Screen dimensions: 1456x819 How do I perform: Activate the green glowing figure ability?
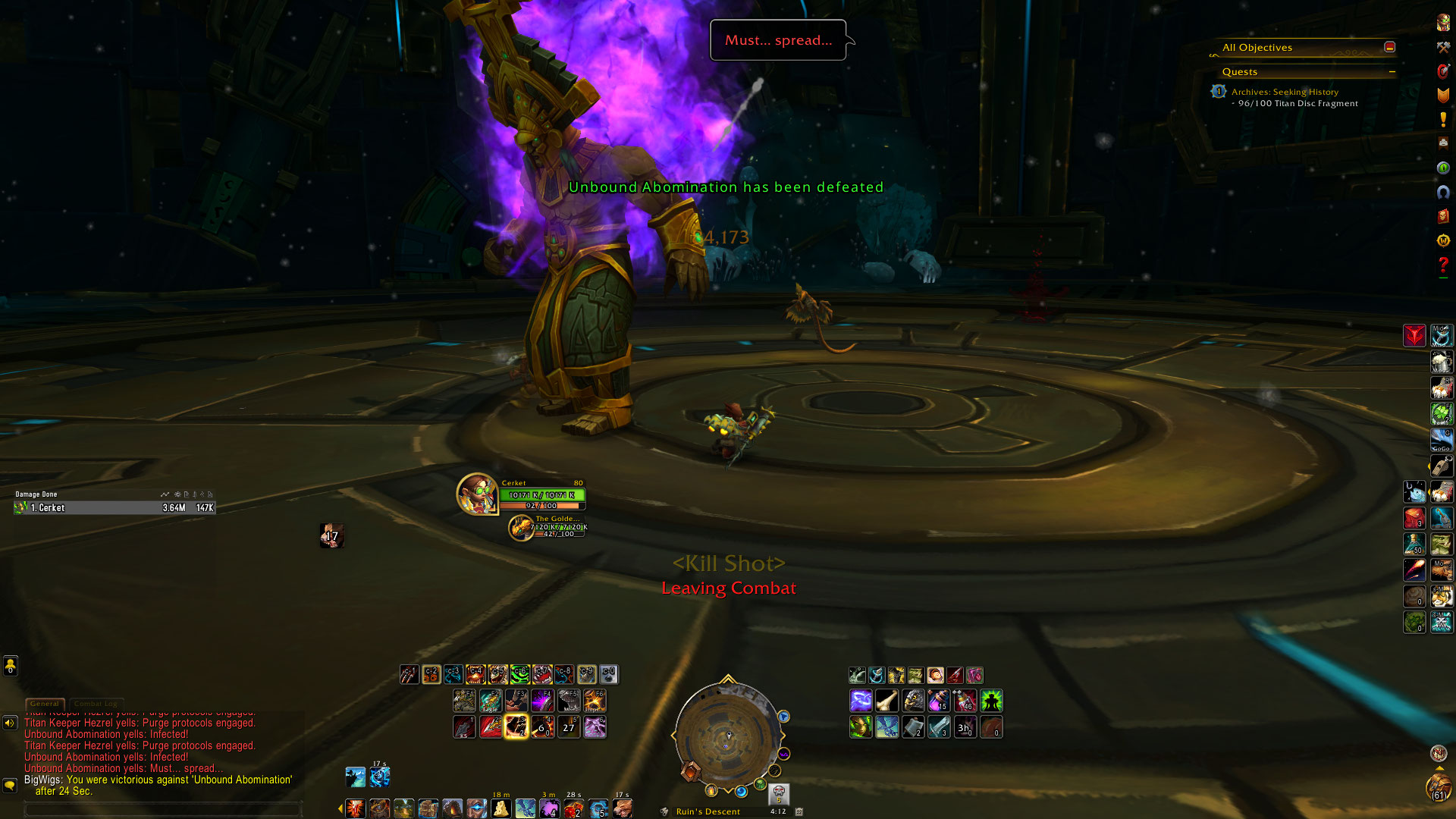tap(991, 700)
